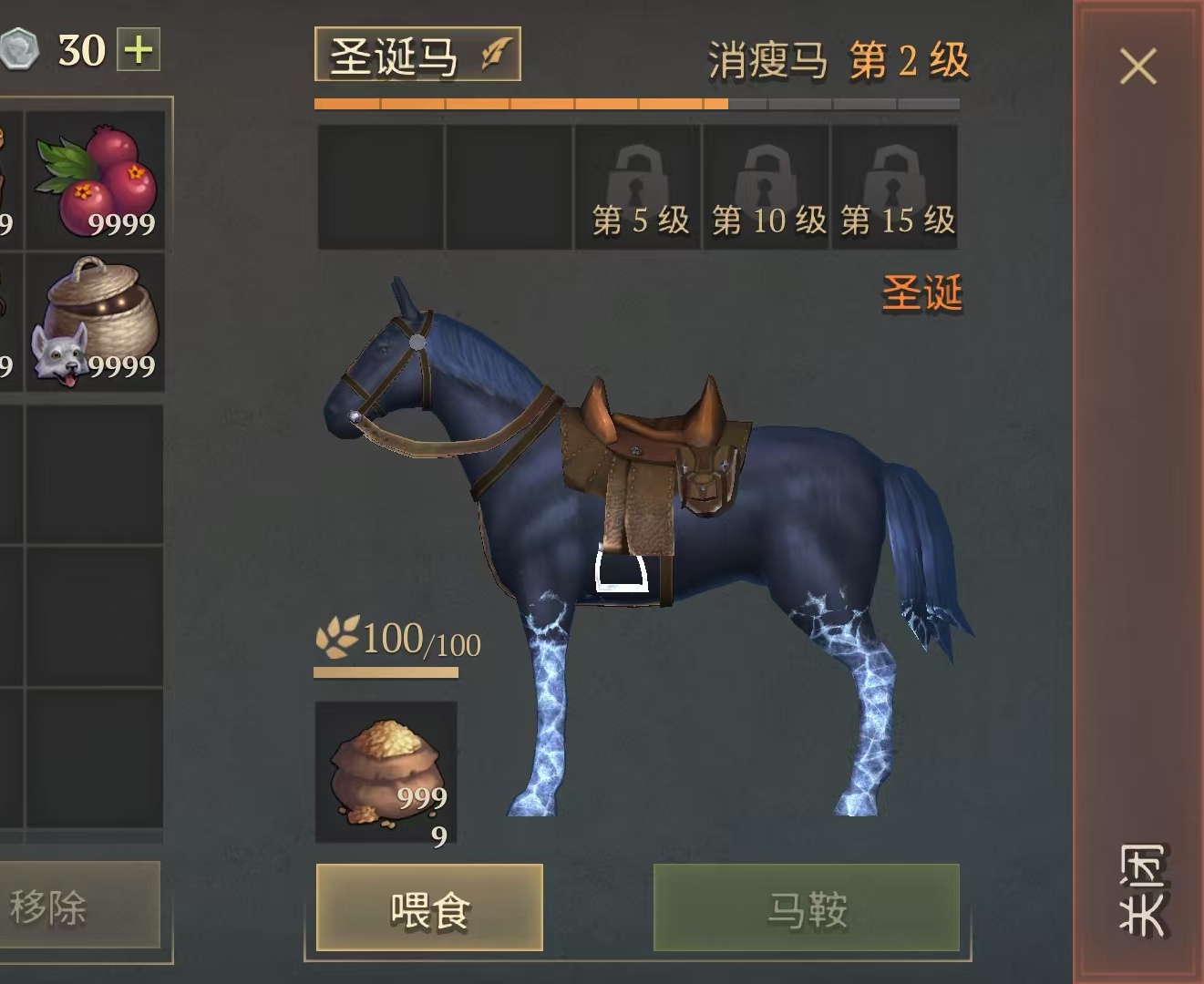Select the red berries inventory slot
Image resolution: width=1204 pixels, height=984 pixels.
pos(96,180)
